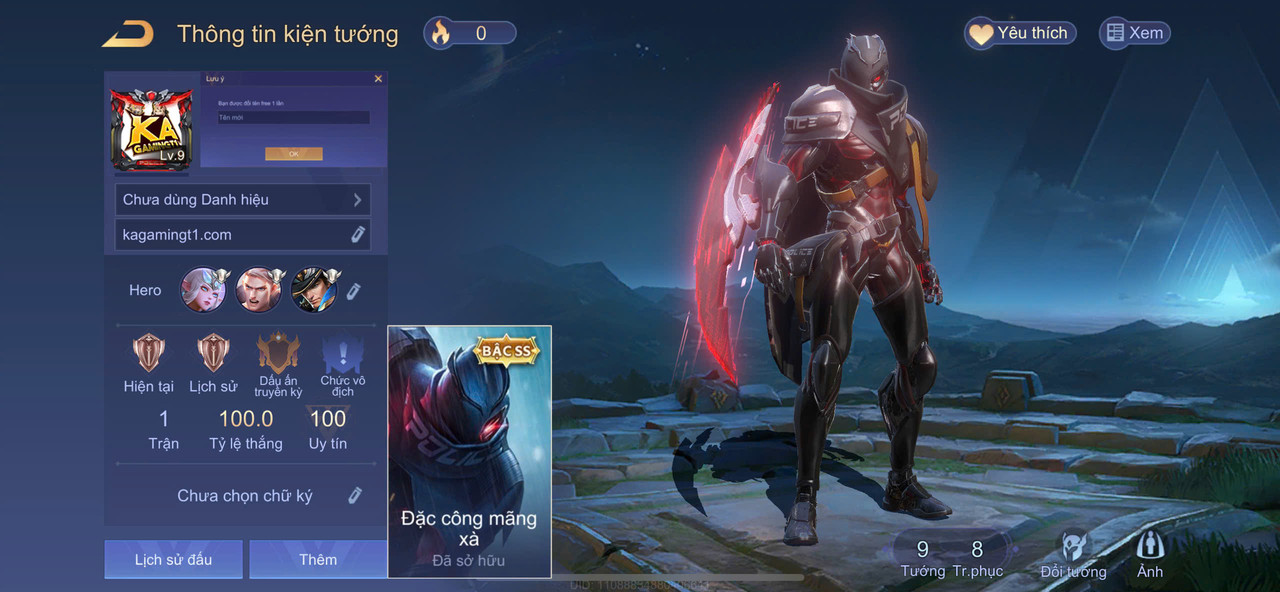
Task: Edit the Chưa chọn chữ ký signature
Action: click(x=354, y=496)
